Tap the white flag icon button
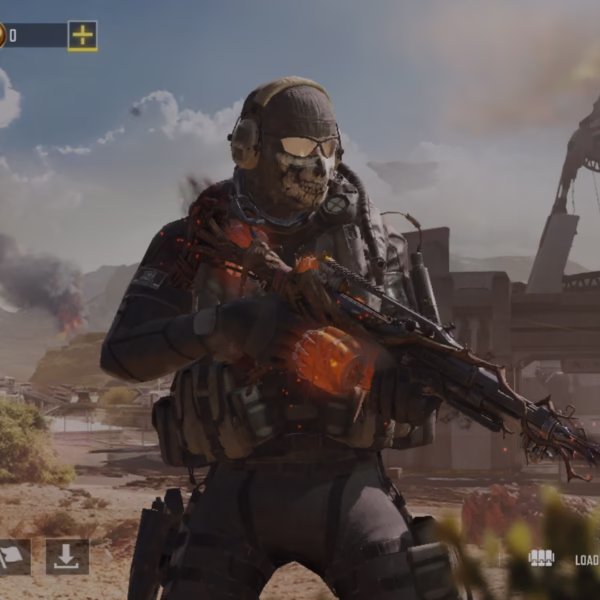This screenshot has height=600, width=600. pos(14,557)
